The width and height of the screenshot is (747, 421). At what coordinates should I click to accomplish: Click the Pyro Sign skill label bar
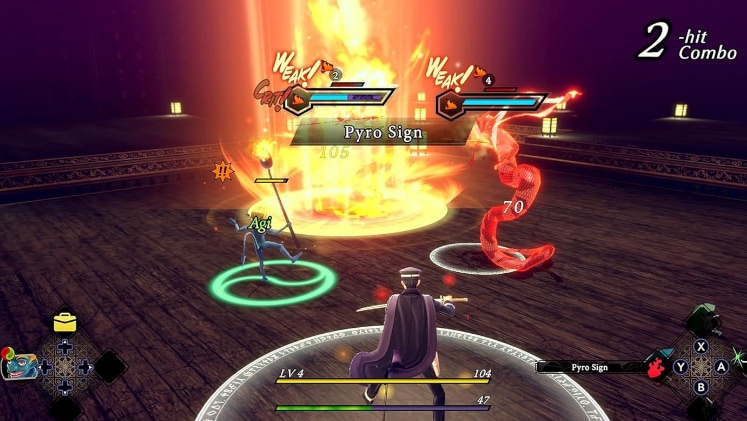[x=591, y=367]
